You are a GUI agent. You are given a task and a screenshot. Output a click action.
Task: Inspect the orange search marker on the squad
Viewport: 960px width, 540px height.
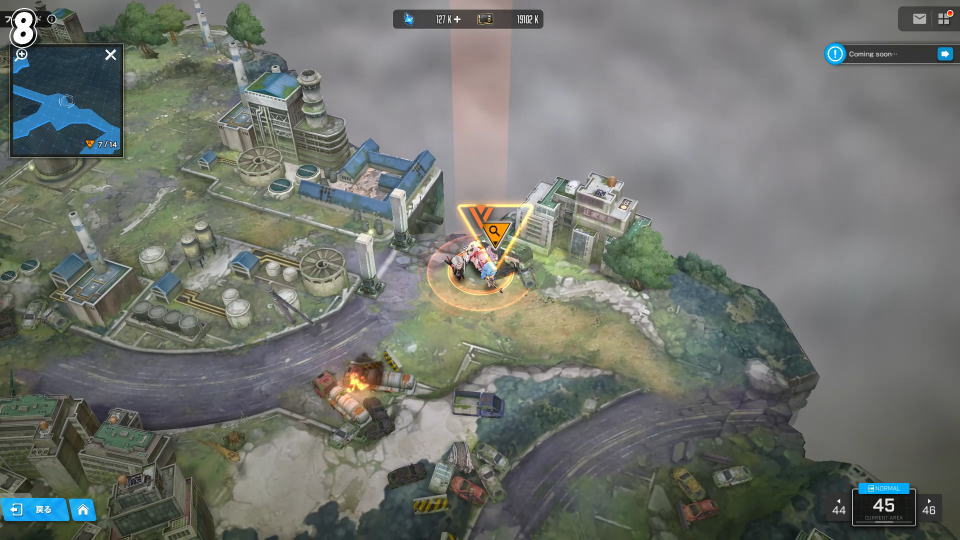(494, 232)
